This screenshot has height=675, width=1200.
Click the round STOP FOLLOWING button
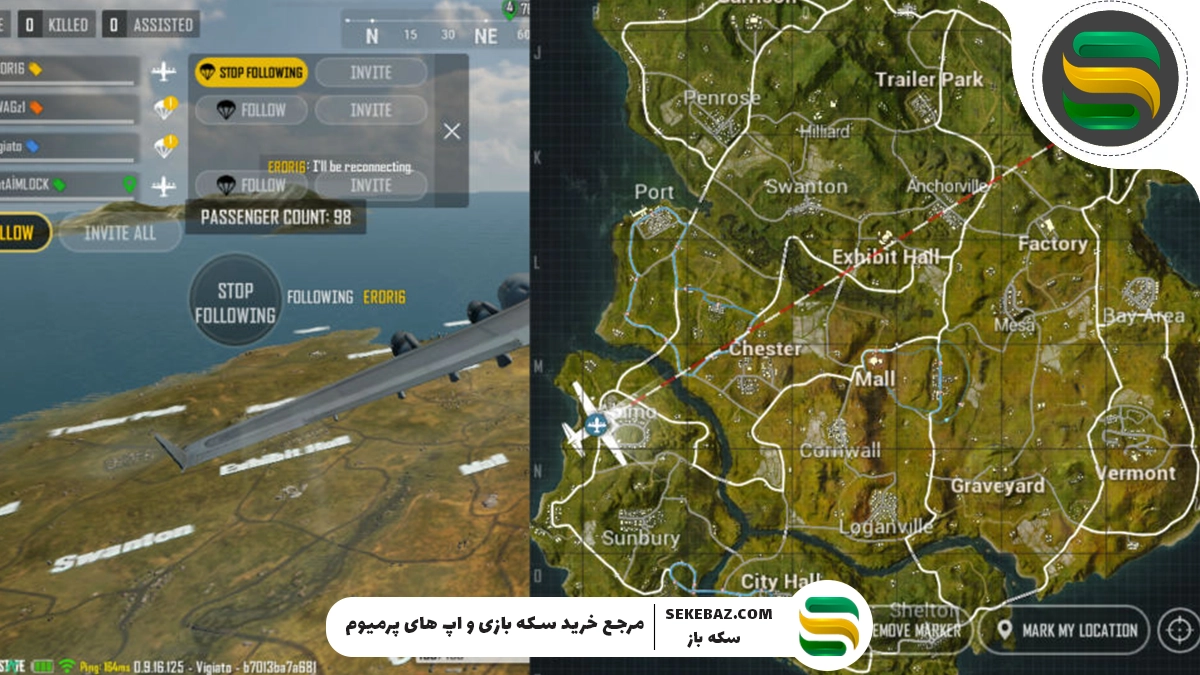[235, 302]
